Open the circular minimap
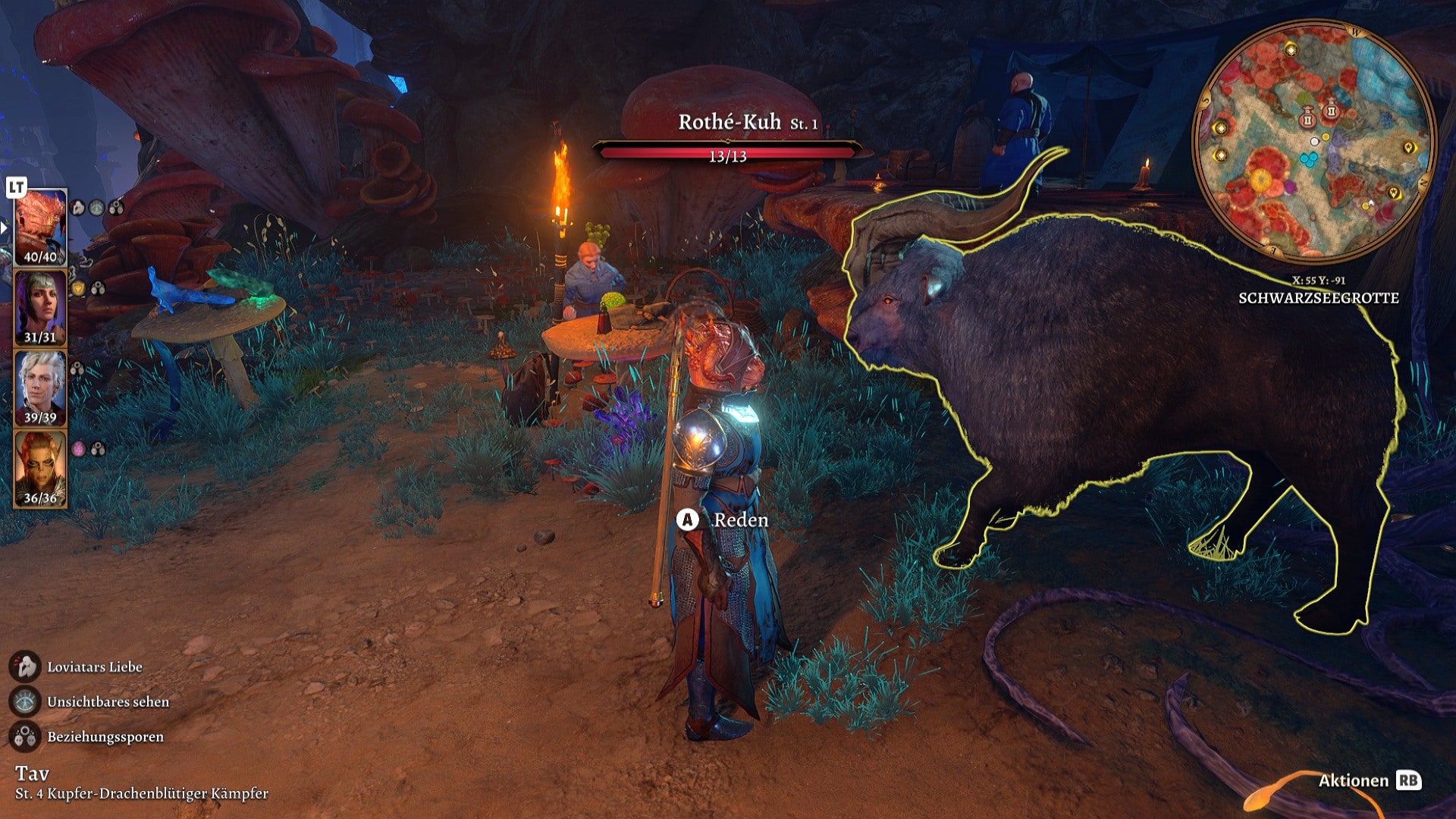The width and height of the screenshot is (1456, 819). pos(1313,142)
